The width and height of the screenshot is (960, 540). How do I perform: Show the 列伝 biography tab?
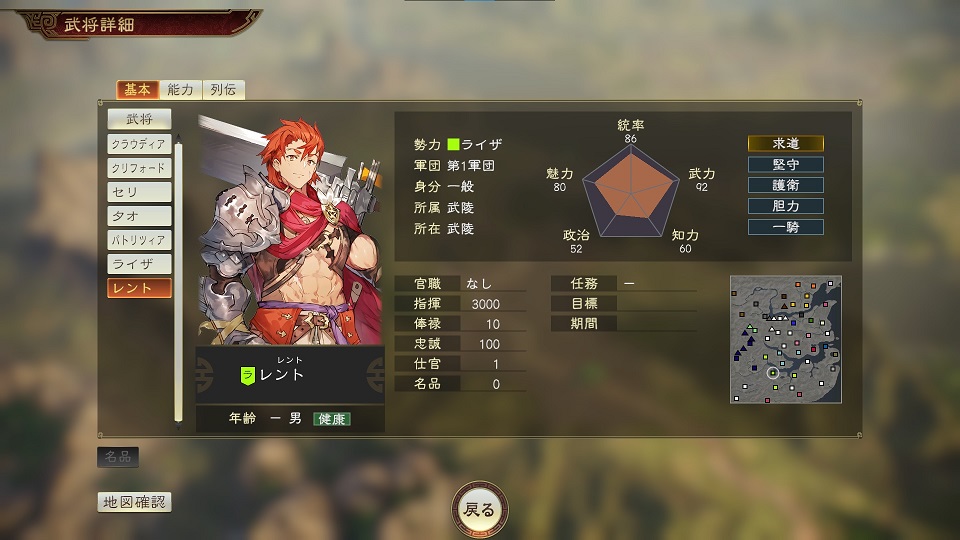coord(223,89)
